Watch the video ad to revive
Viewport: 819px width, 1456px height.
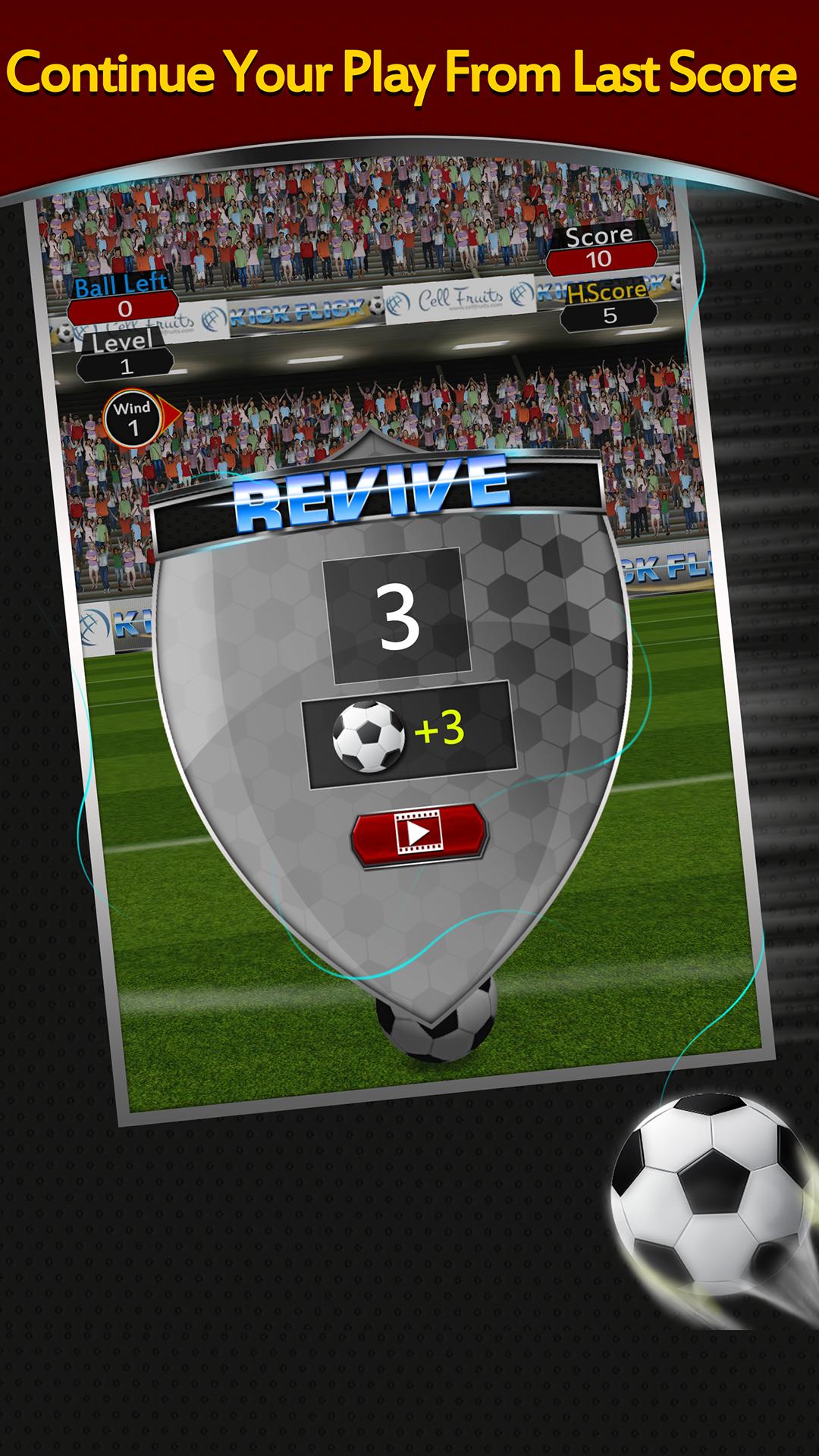point(418,834)
